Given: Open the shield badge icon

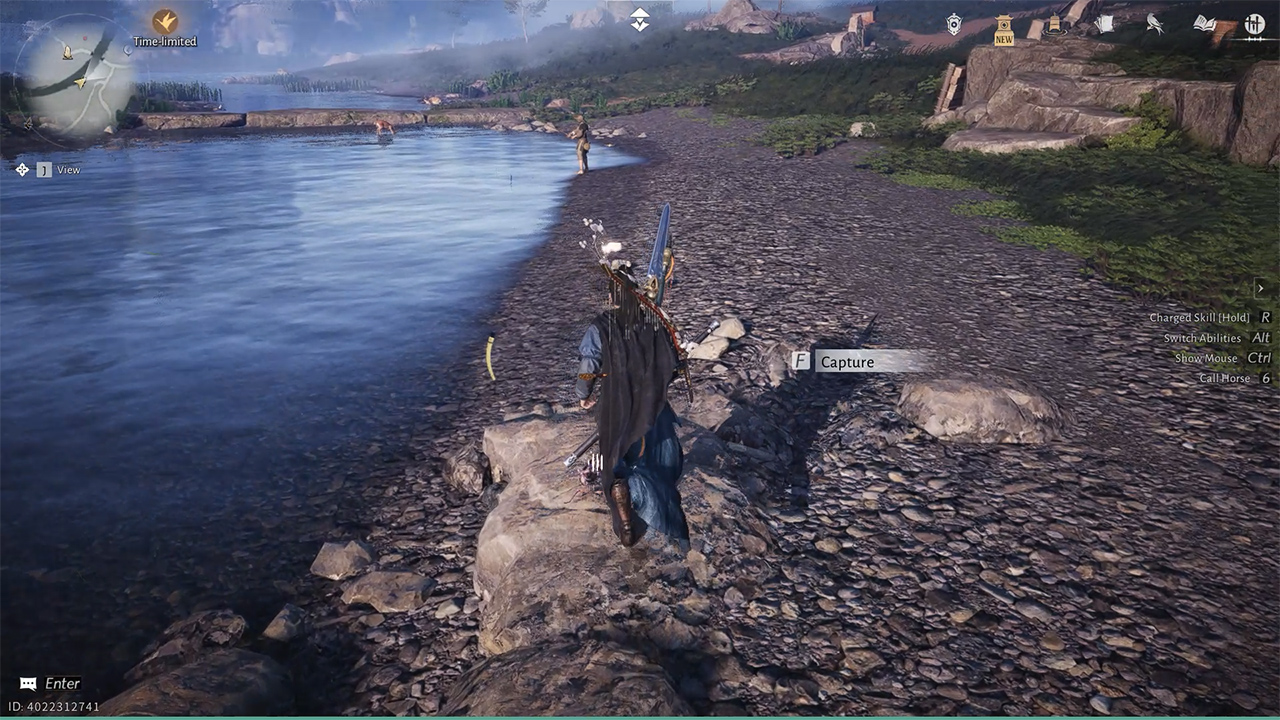Looking at the screenshot, I should pyautogui.click(x=955, y=25).
